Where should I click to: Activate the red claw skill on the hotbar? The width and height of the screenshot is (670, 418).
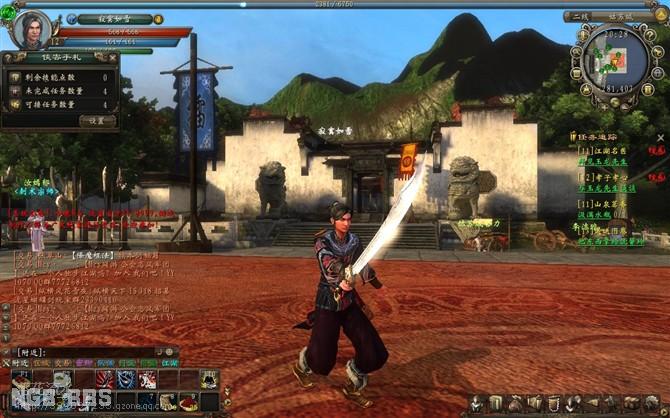tap(105, 379)
